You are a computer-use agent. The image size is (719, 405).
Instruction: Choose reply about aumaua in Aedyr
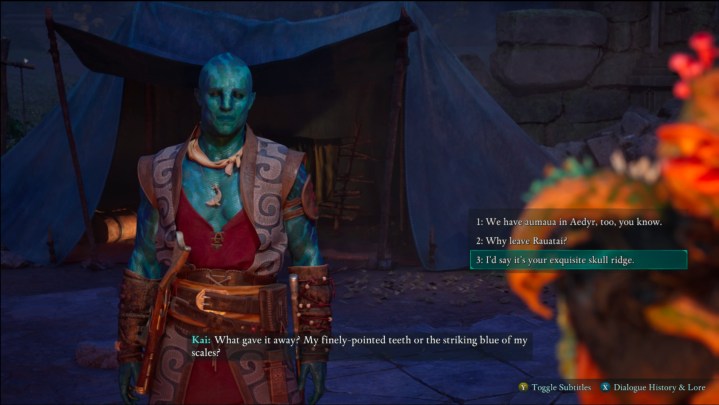tap(568, 221)
